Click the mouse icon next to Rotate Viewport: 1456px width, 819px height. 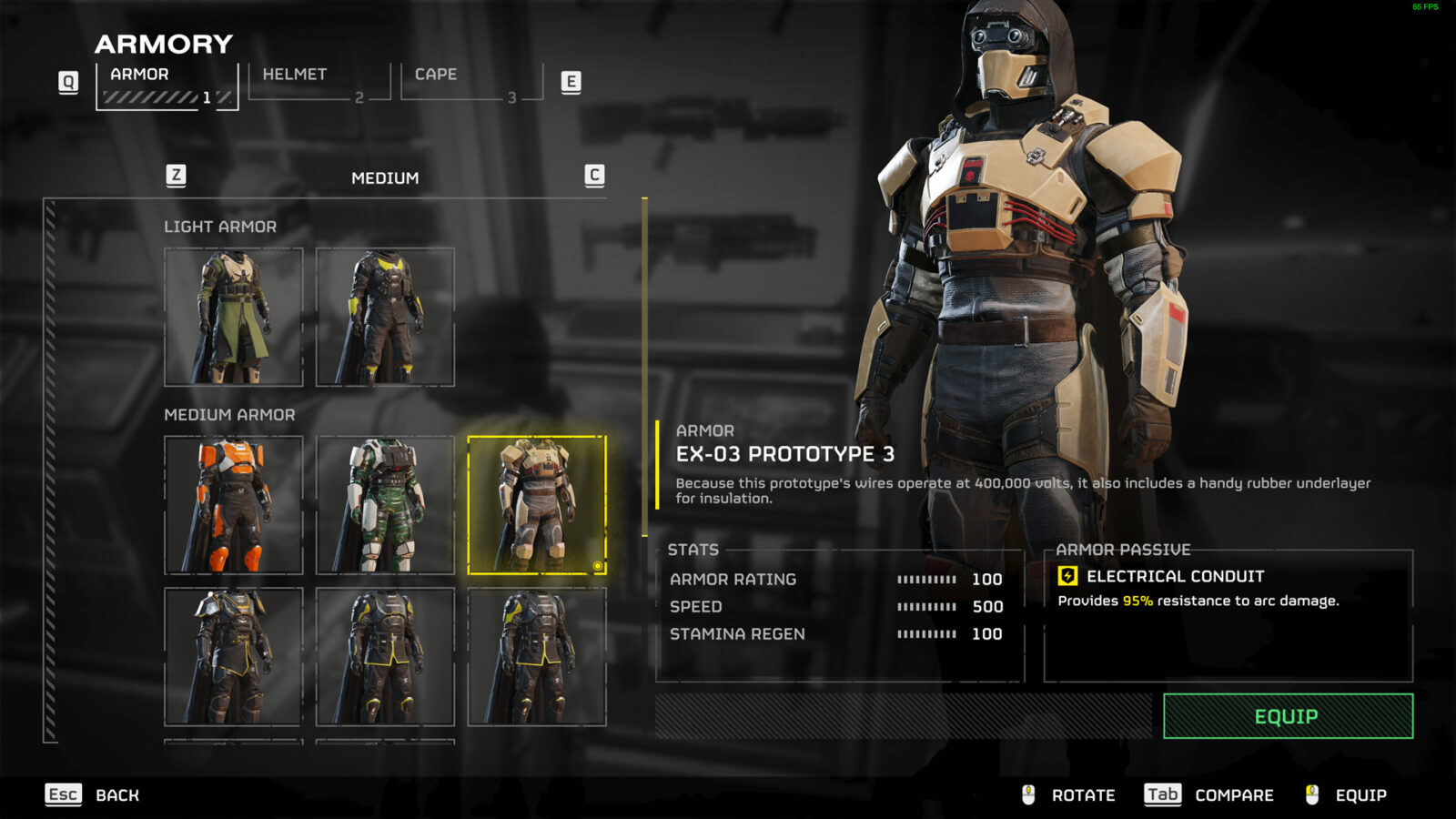point(1029,794)
